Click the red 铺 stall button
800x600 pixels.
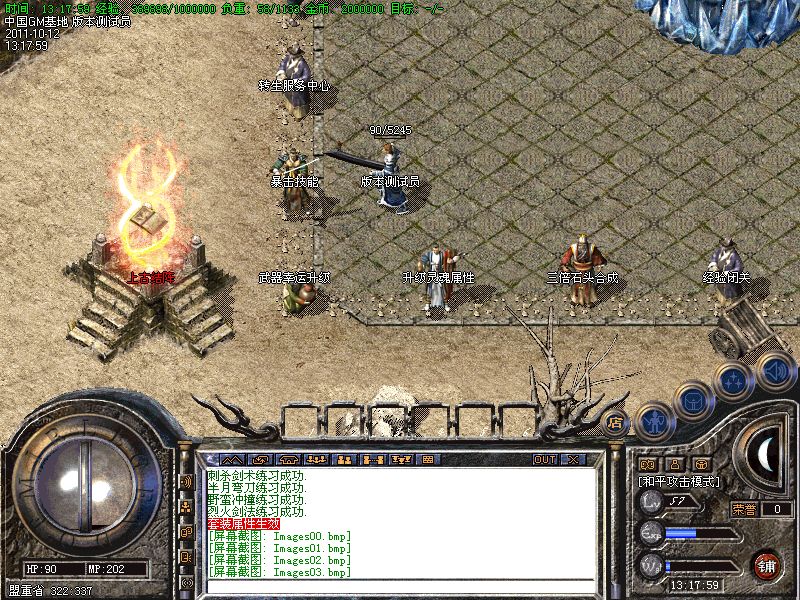[x=767, y=564]
